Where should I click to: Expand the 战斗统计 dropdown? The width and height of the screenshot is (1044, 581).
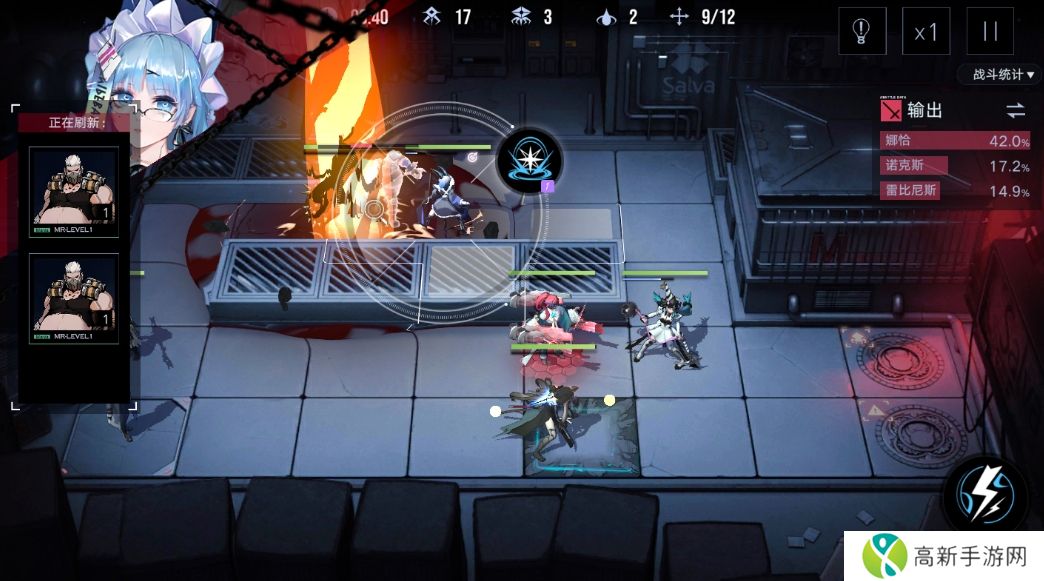998,75
